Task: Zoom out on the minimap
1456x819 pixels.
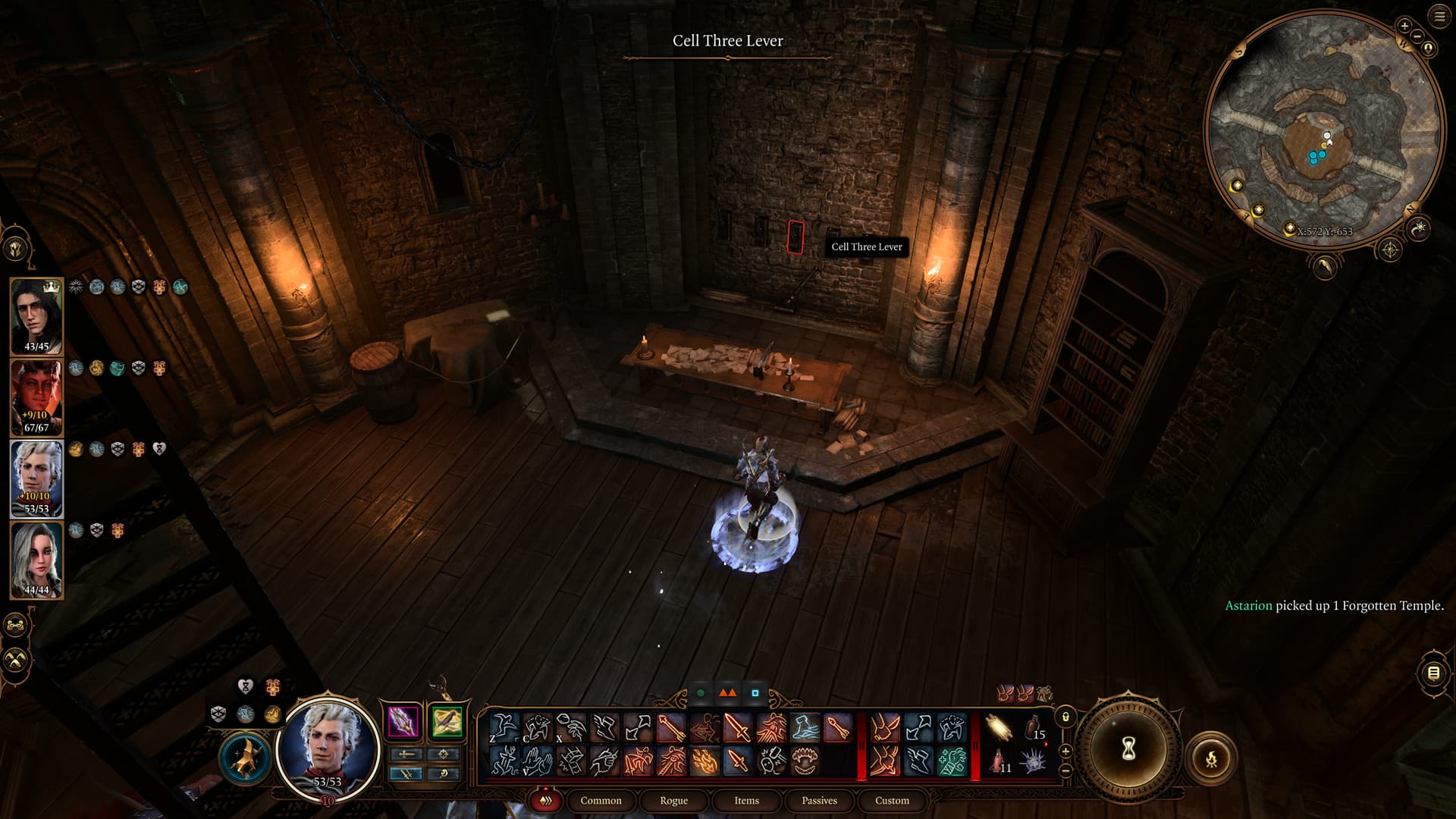Action: tap(1417, 36)
